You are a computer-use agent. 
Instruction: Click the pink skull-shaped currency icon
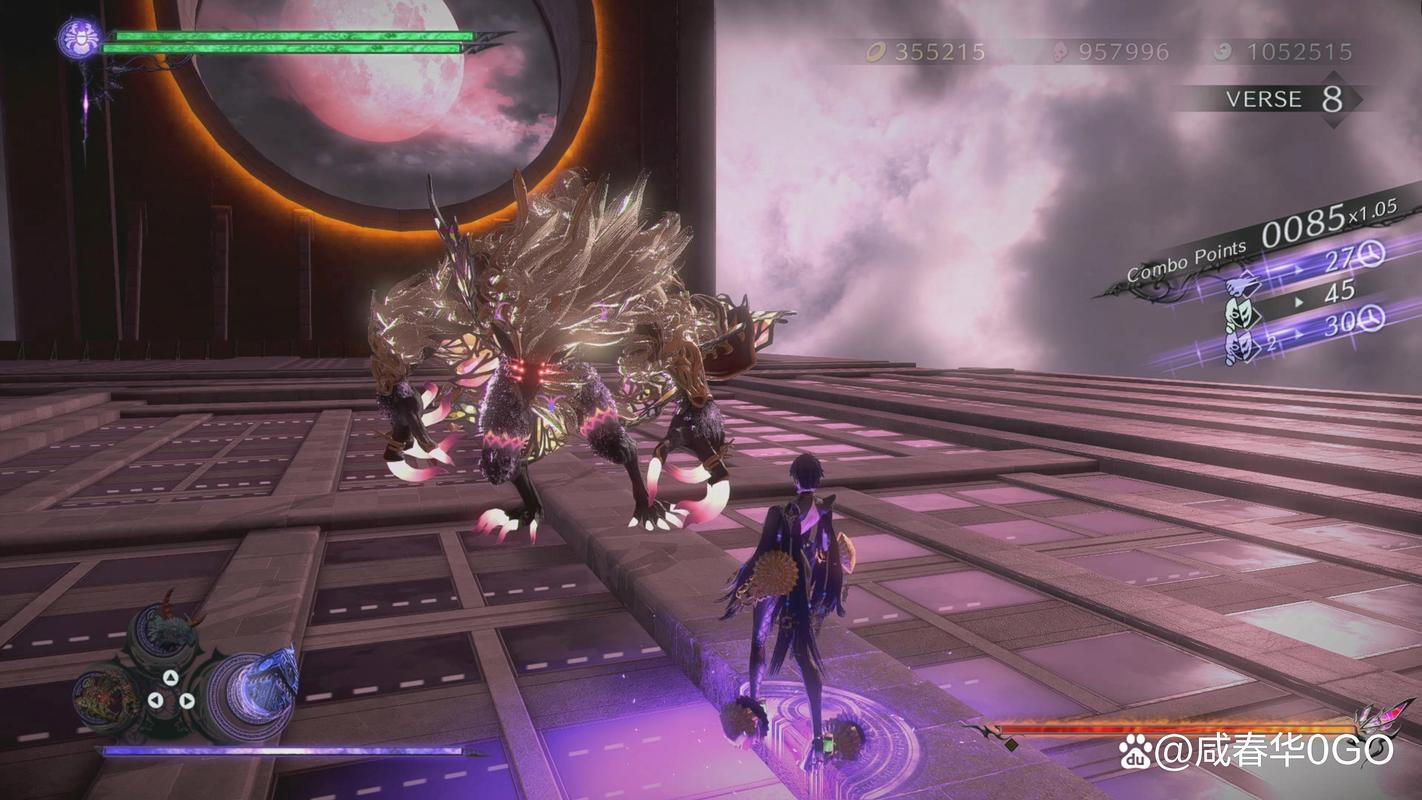tap(1058, 52)
